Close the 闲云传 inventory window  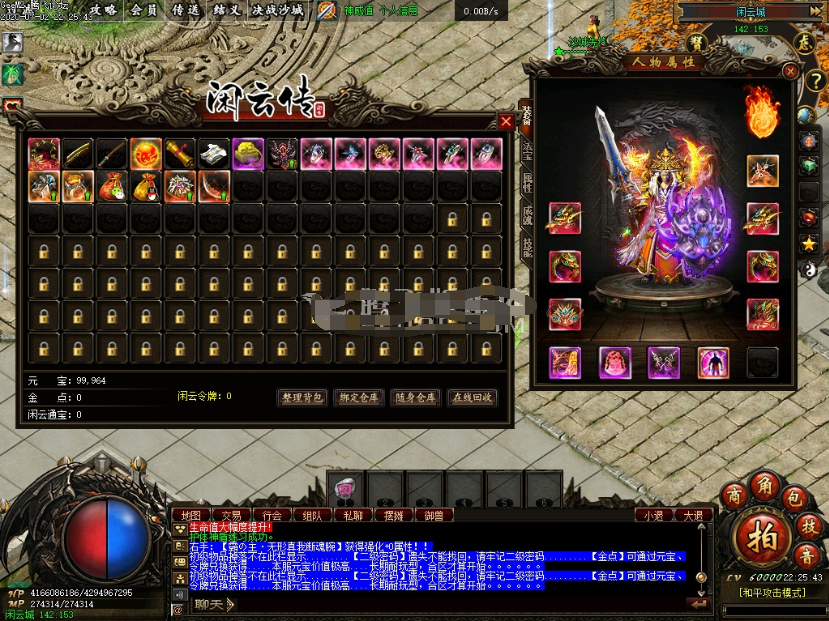point(506,122)
